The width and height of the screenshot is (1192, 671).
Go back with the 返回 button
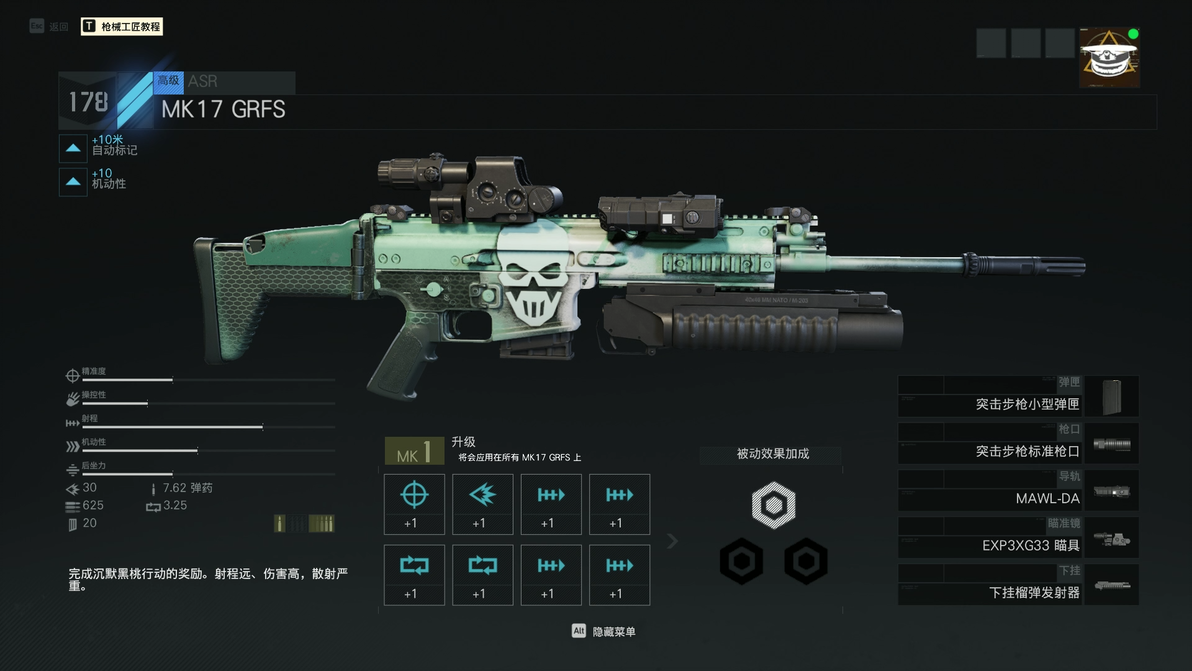[x=50, y=27]
